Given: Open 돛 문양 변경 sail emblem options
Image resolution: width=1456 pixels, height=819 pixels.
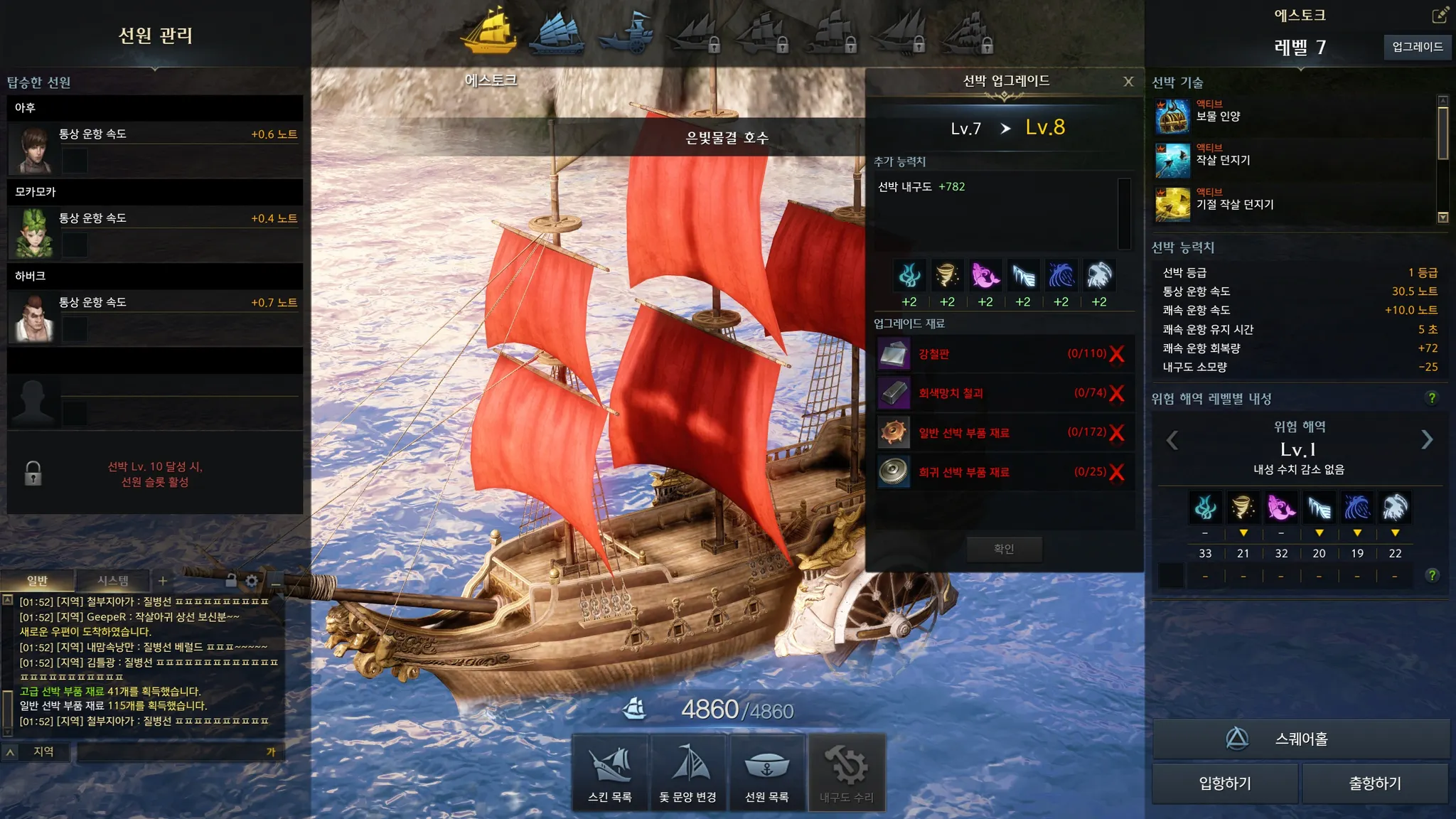Looking at the screenshot, I should click(x=687, y=772).
